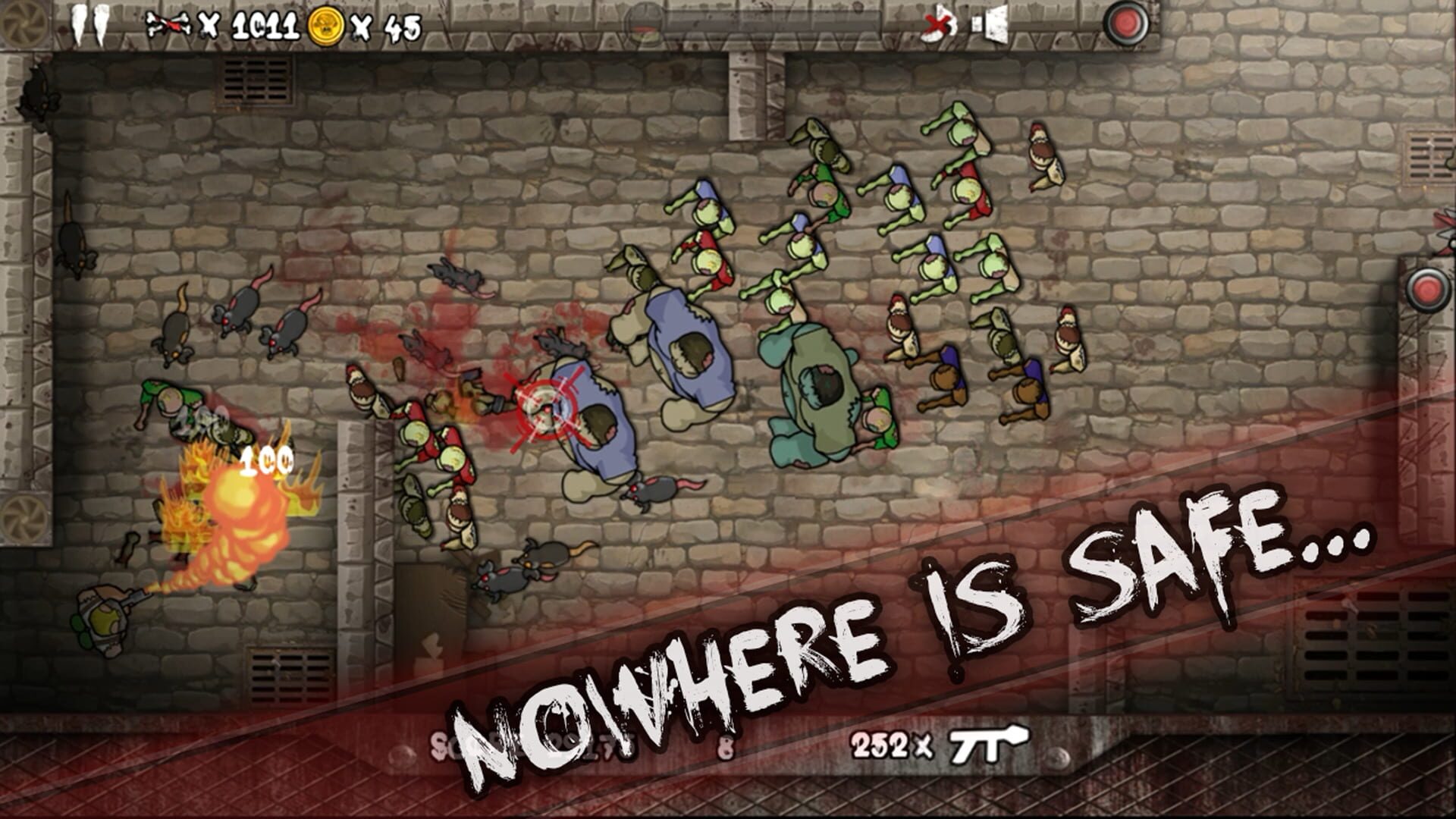
Task: Click the crossed-bones kill counter icon
Action: click(x=168, y=23)
